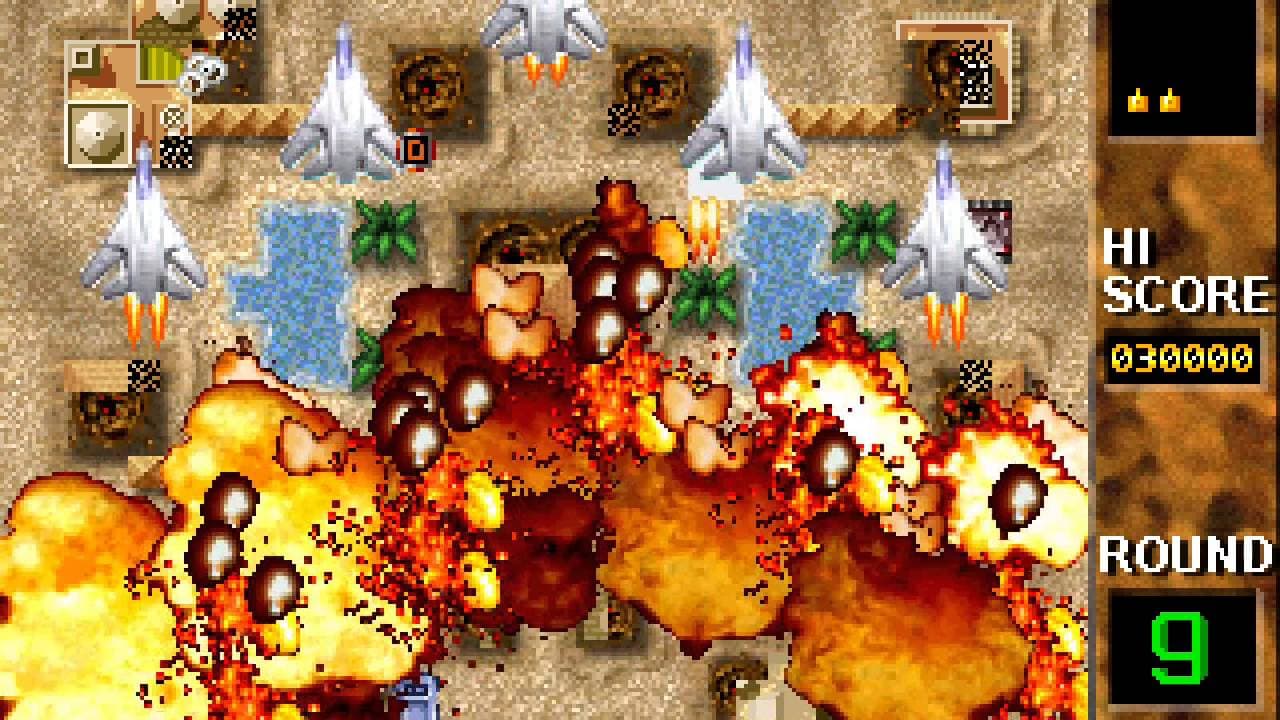Click the leftmost gold life icon
The width and height of the screenshot is (1280, 720).
(x=1138, y=98)
